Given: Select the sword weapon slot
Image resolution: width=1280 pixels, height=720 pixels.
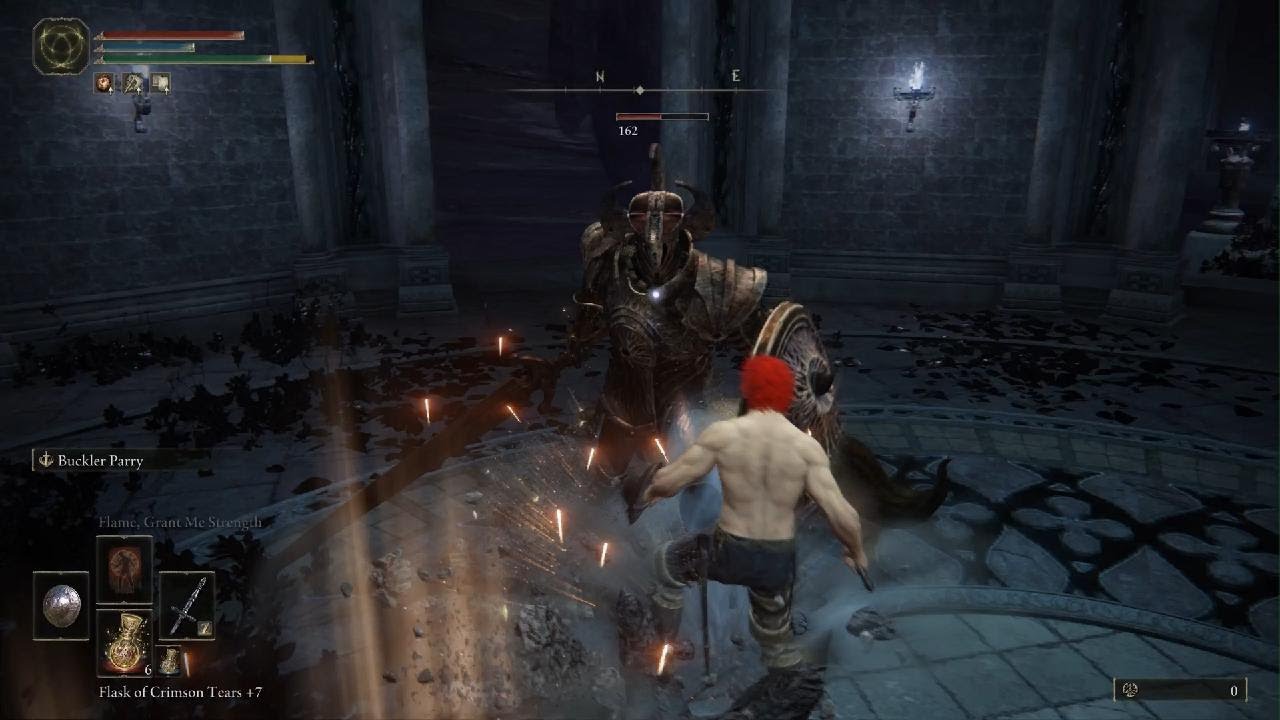Looking at the screenshot, I should [186, 604].
